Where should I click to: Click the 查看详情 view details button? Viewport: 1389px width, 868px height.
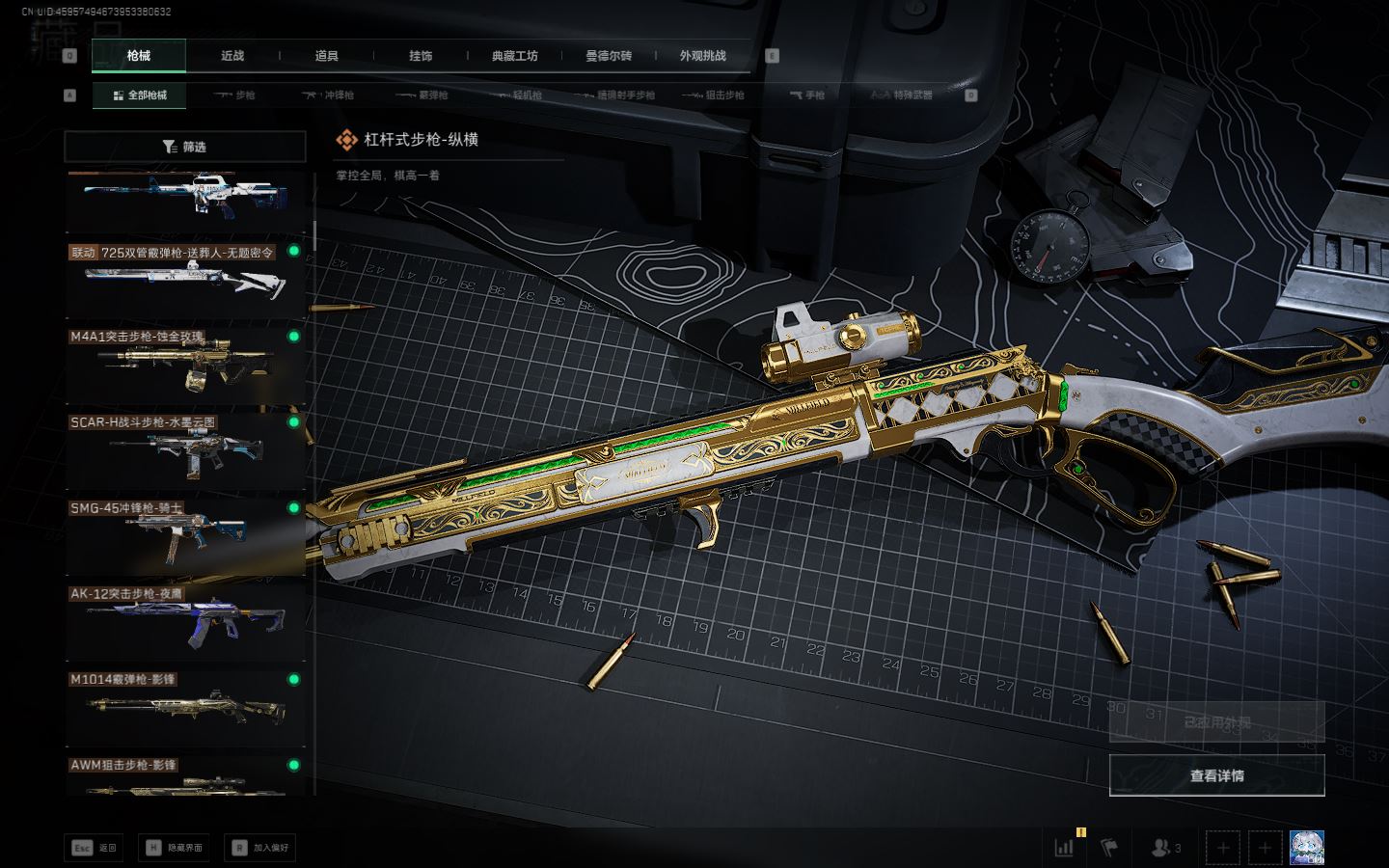coord(1216,775)
